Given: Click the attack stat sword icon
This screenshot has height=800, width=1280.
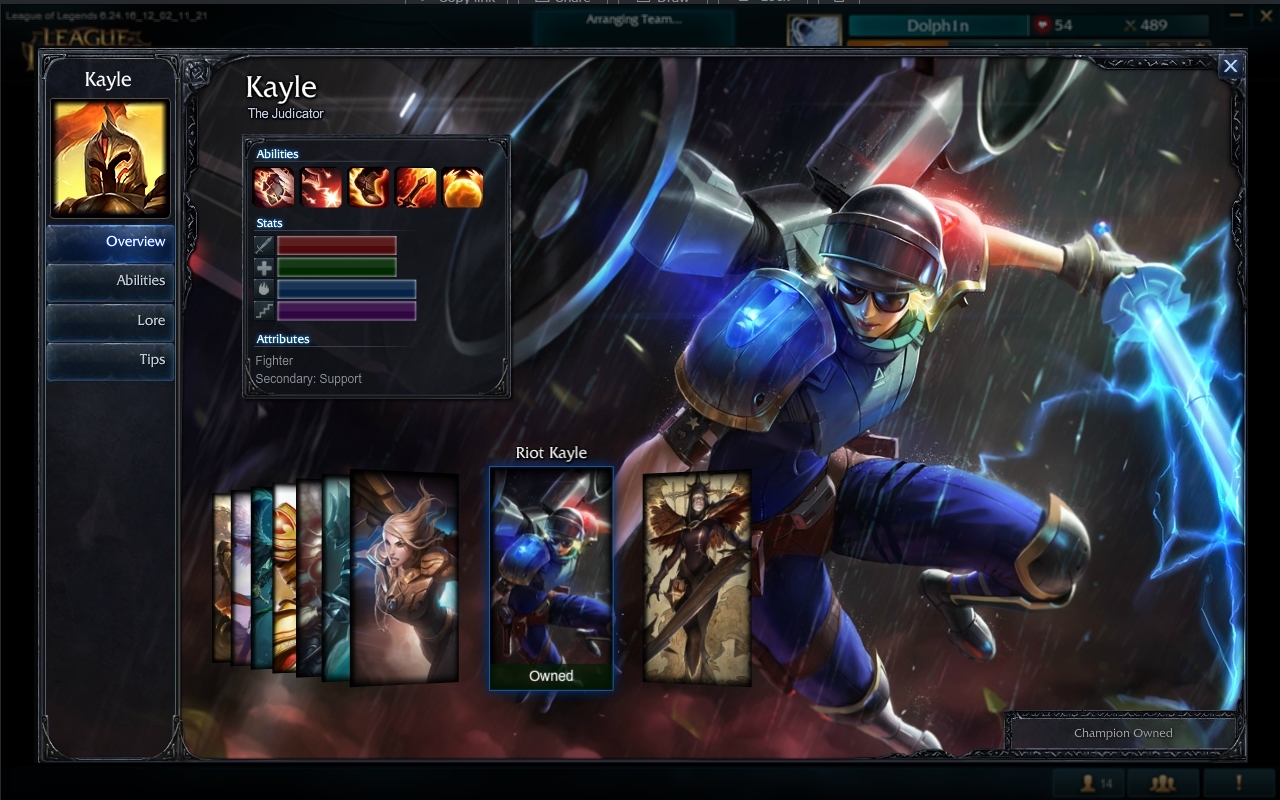Looking at the screenshot, I should 263,245.
